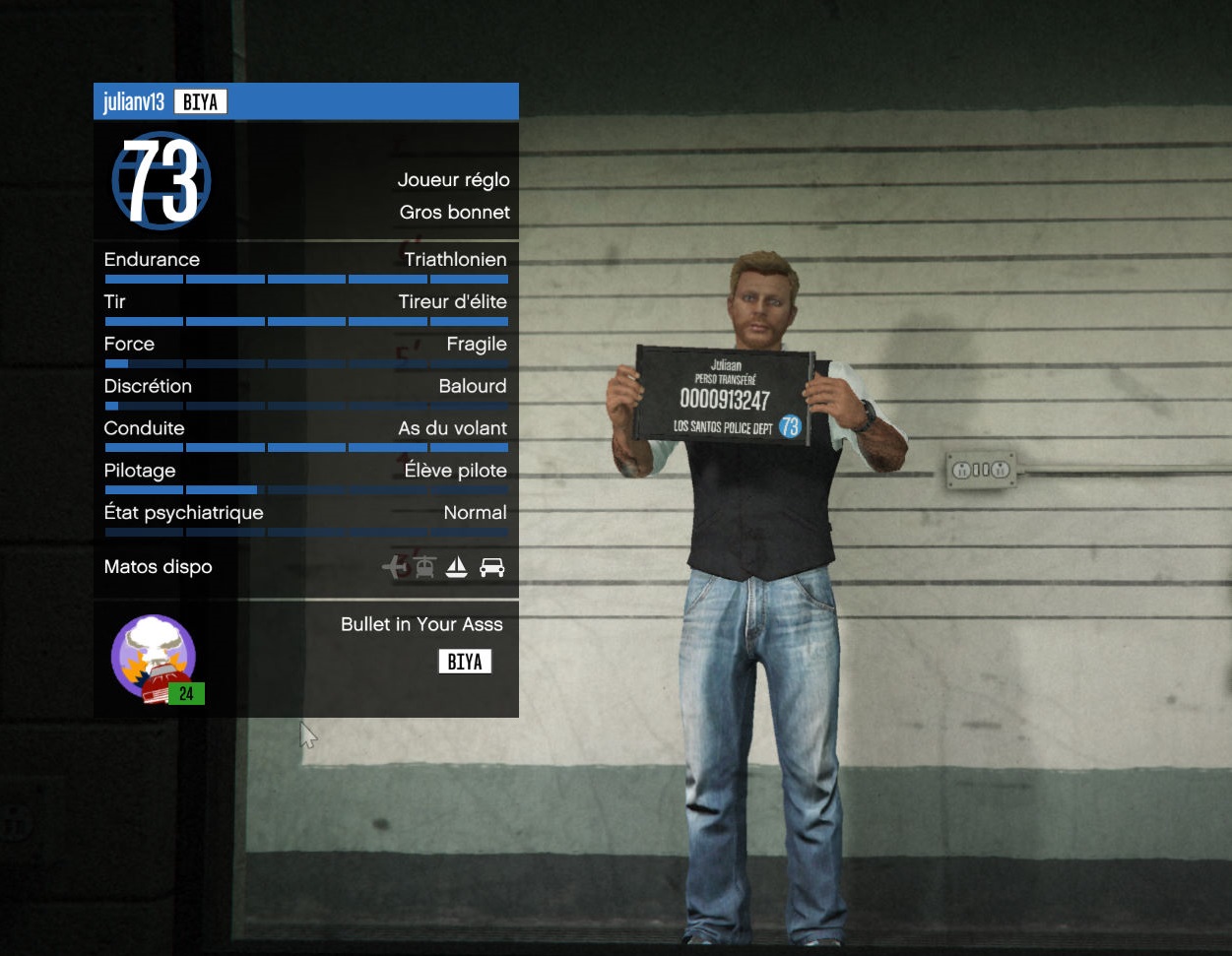Click the airplane icon in Matos dispo

pyautogui.click(x=394, y=567)
